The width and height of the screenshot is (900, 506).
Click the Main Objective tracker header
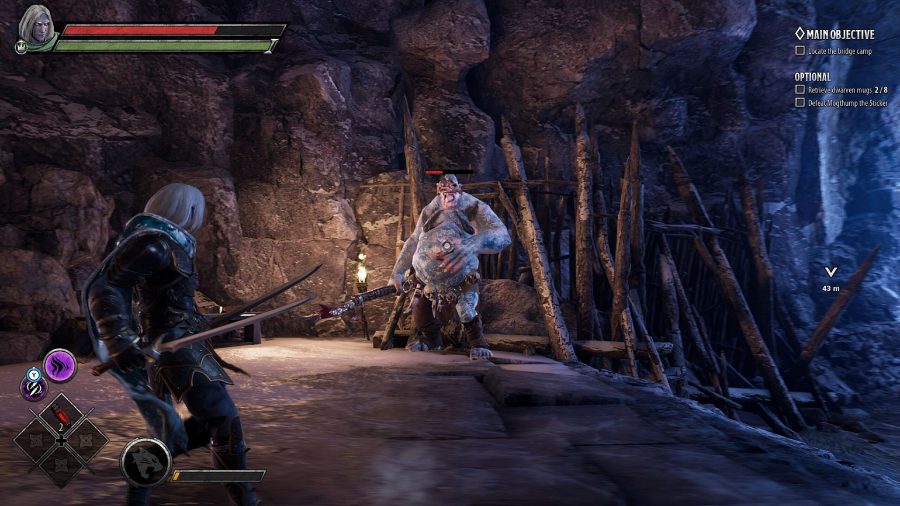[x=834, y=34]
